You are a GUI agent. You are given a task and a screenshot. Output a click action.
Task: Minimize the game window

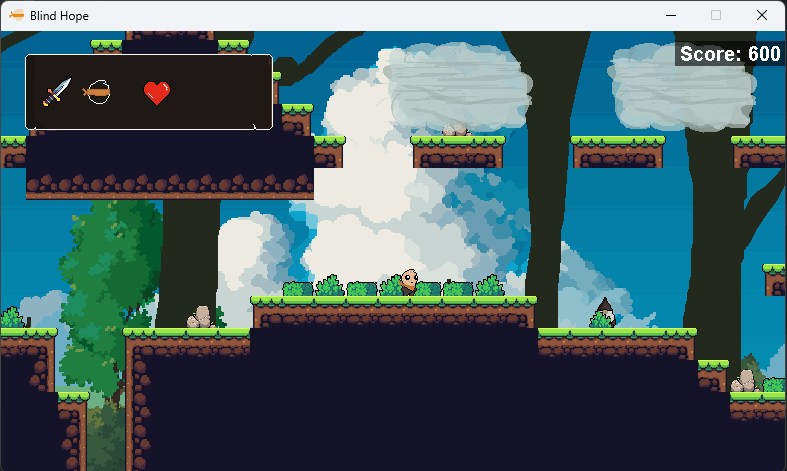(x=669, y=15)
